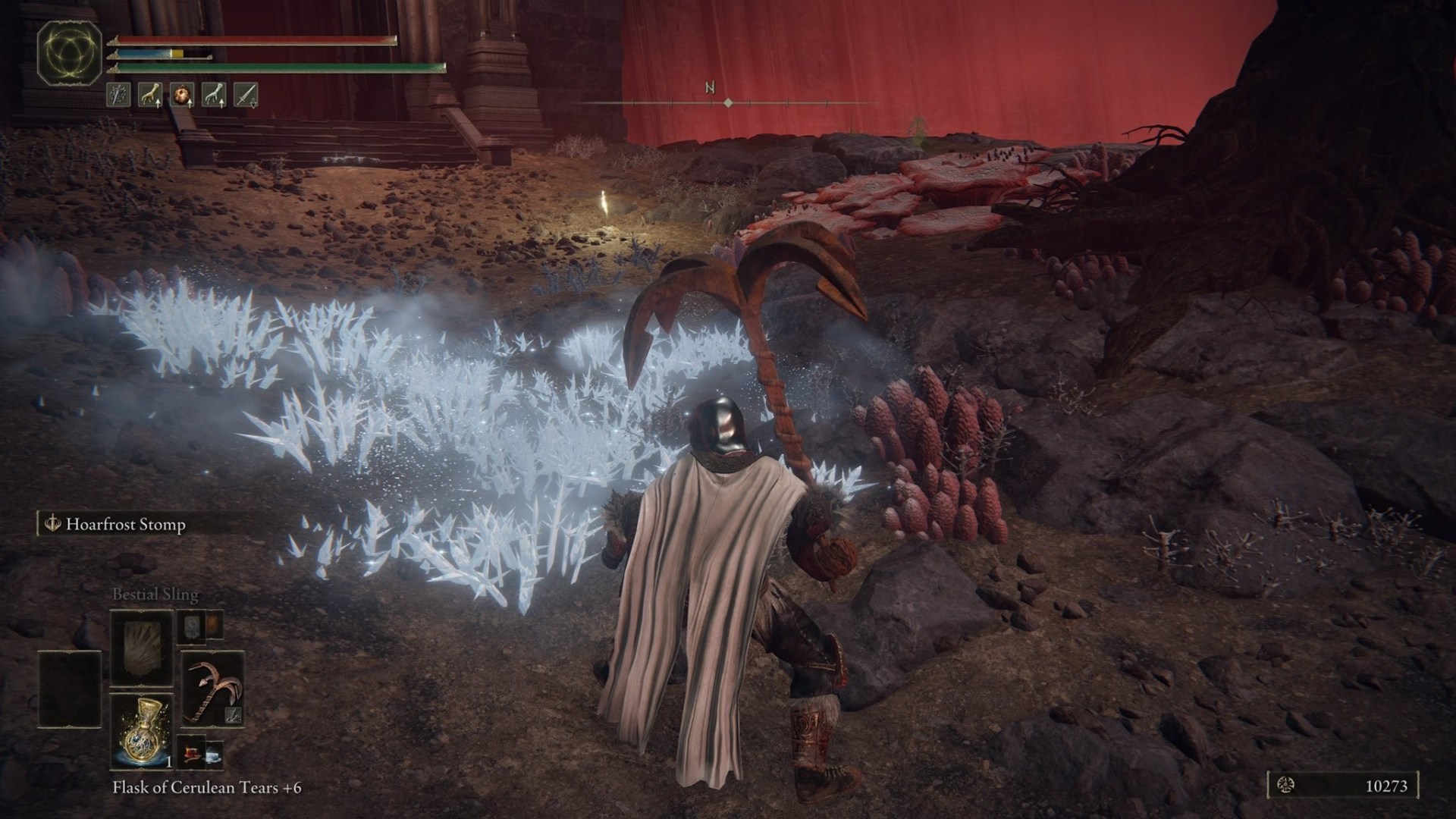Select the silver claw buff icon
Viewport: 1456px width, 819px height.
click(213, 94)
